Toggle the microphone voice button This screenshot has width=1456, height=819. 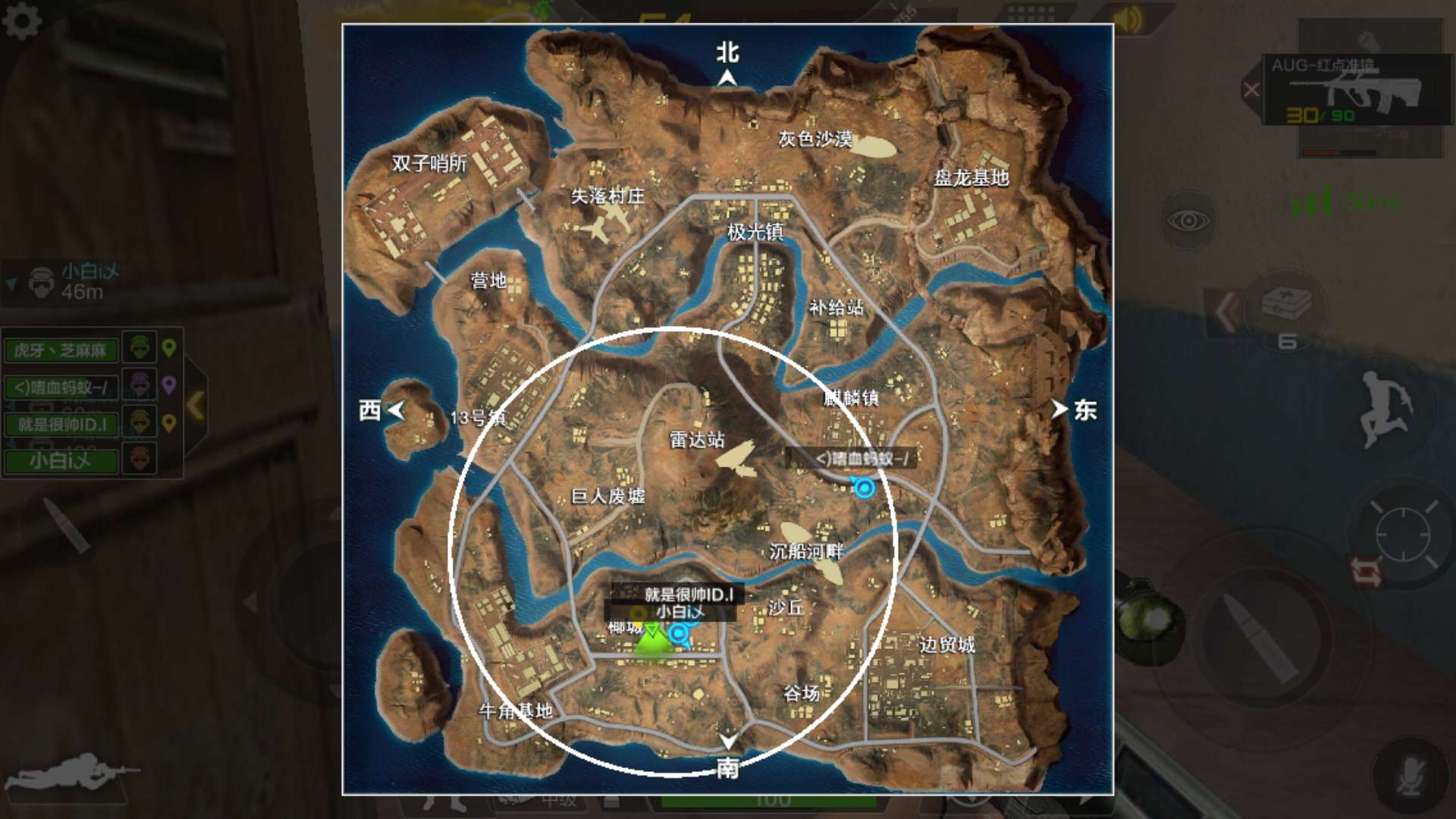pos(1410,776)
